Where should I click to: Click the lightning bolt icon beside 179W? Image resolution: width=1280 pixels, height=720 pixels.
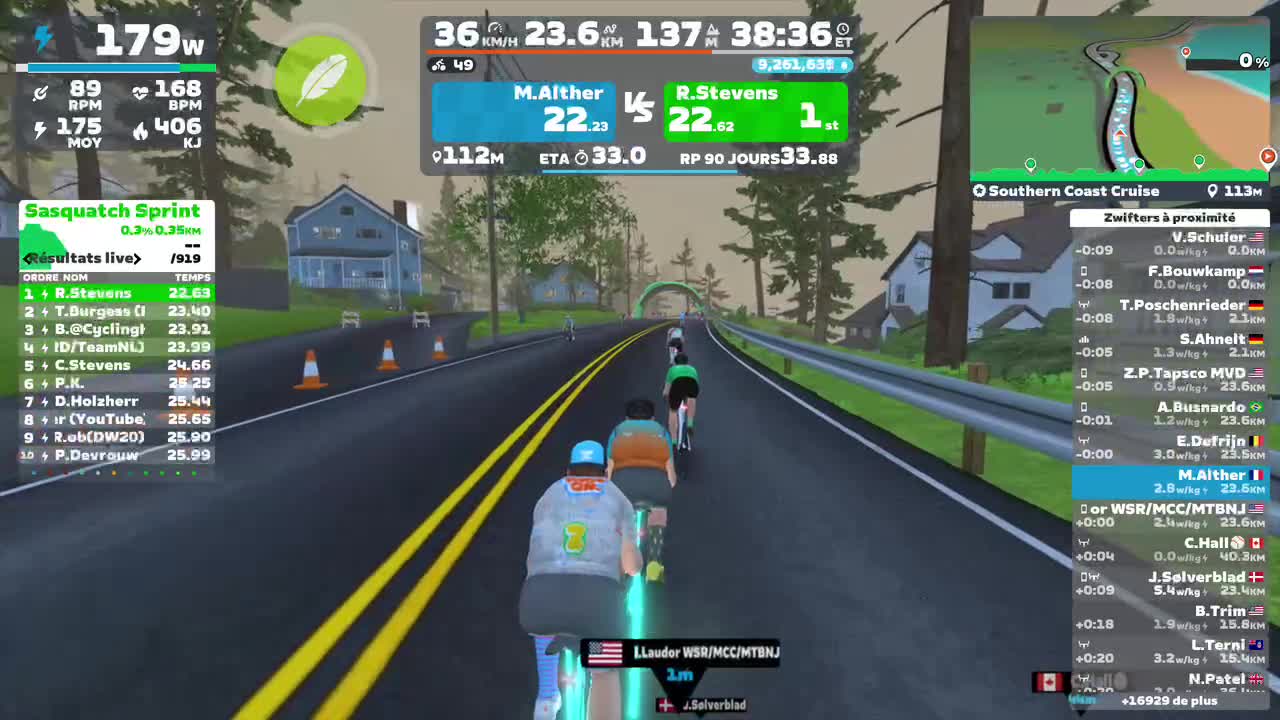click(x=41, y=38)
